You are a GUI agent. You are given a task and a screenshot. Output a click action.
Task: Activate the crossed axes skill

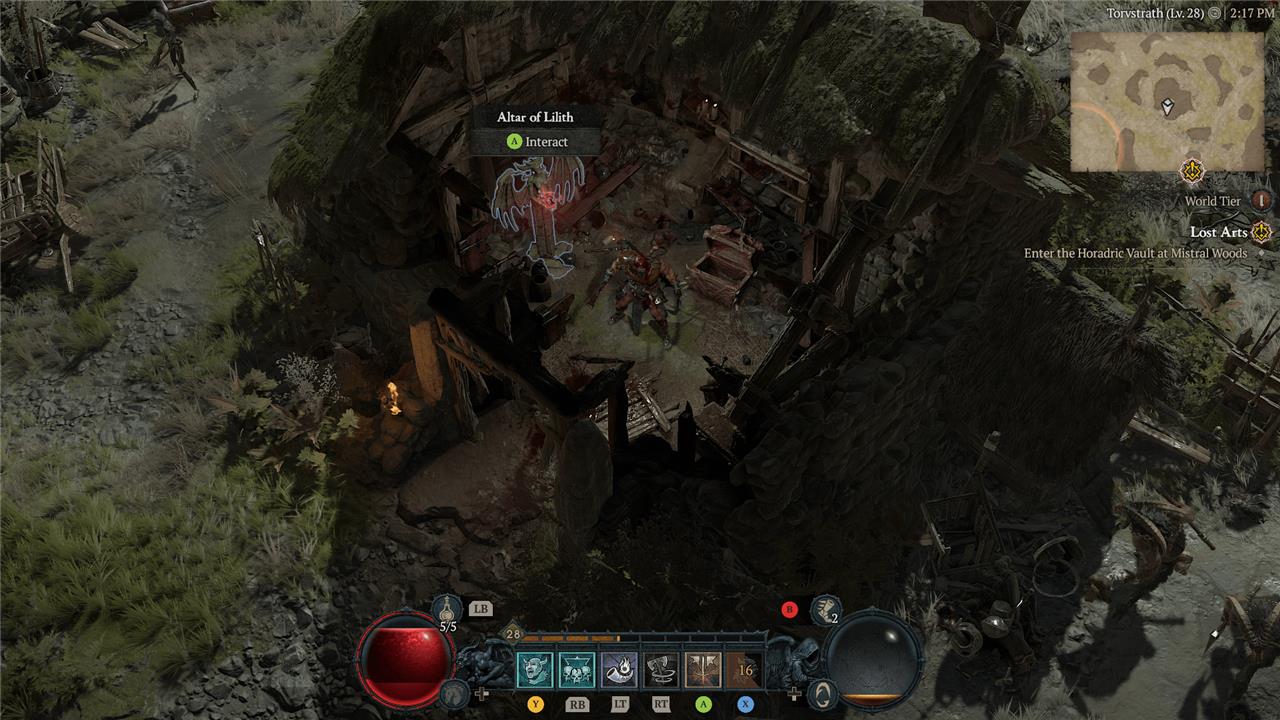coord(703,670)
